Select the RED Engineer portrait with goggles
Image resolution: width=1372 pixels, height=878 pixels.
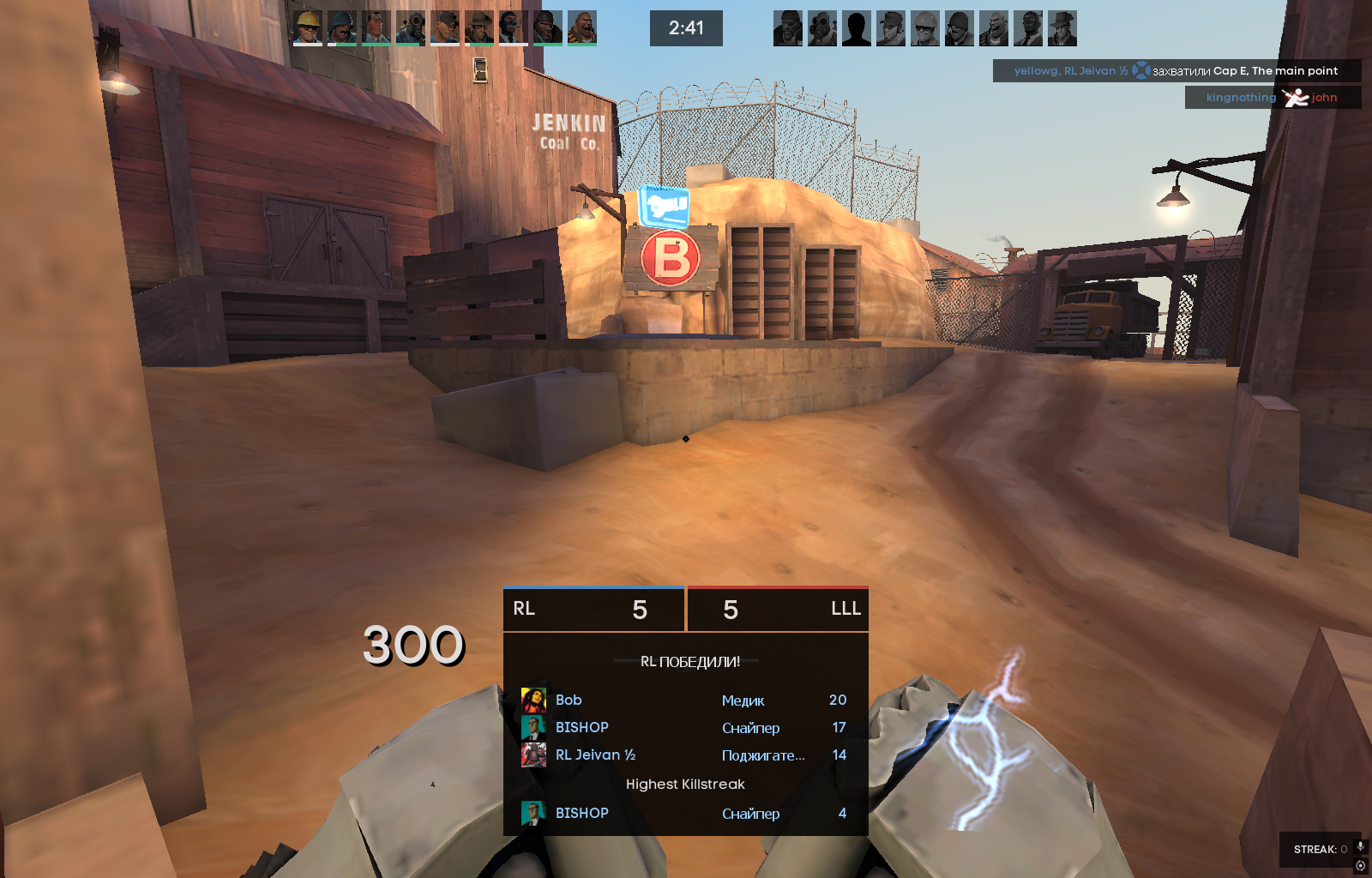925,27
